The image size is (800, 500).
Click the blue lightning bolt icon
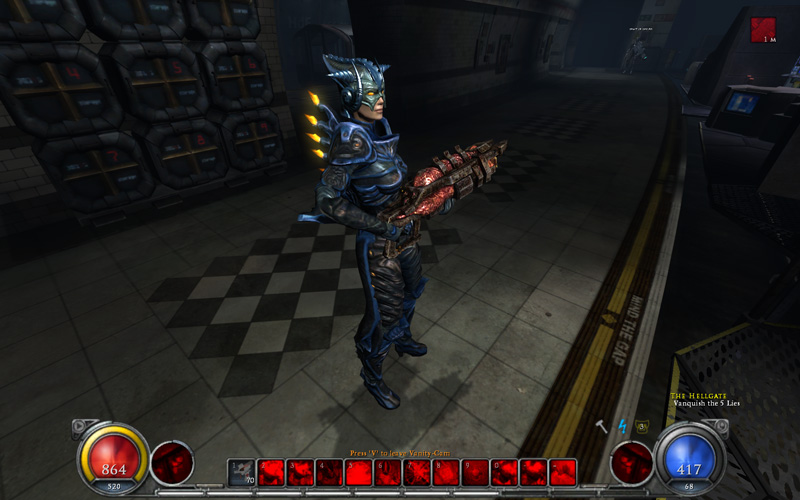pyautogui.click(x=621, y=427)
